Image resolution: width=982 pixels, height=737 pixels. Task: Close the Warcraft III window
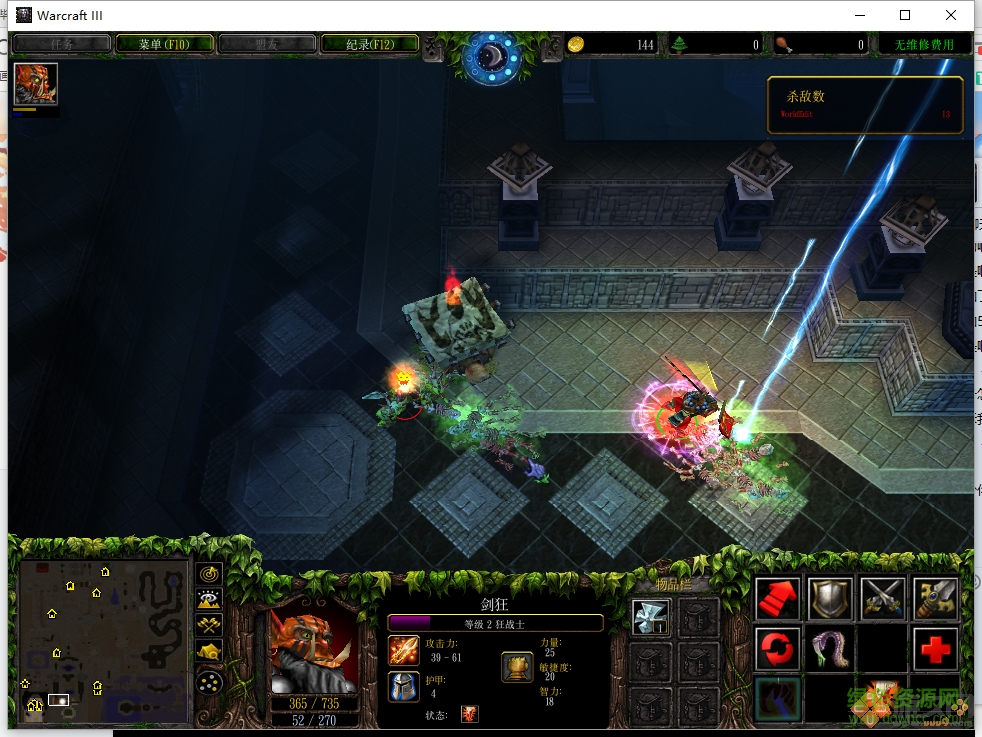[x=950, y=15]
